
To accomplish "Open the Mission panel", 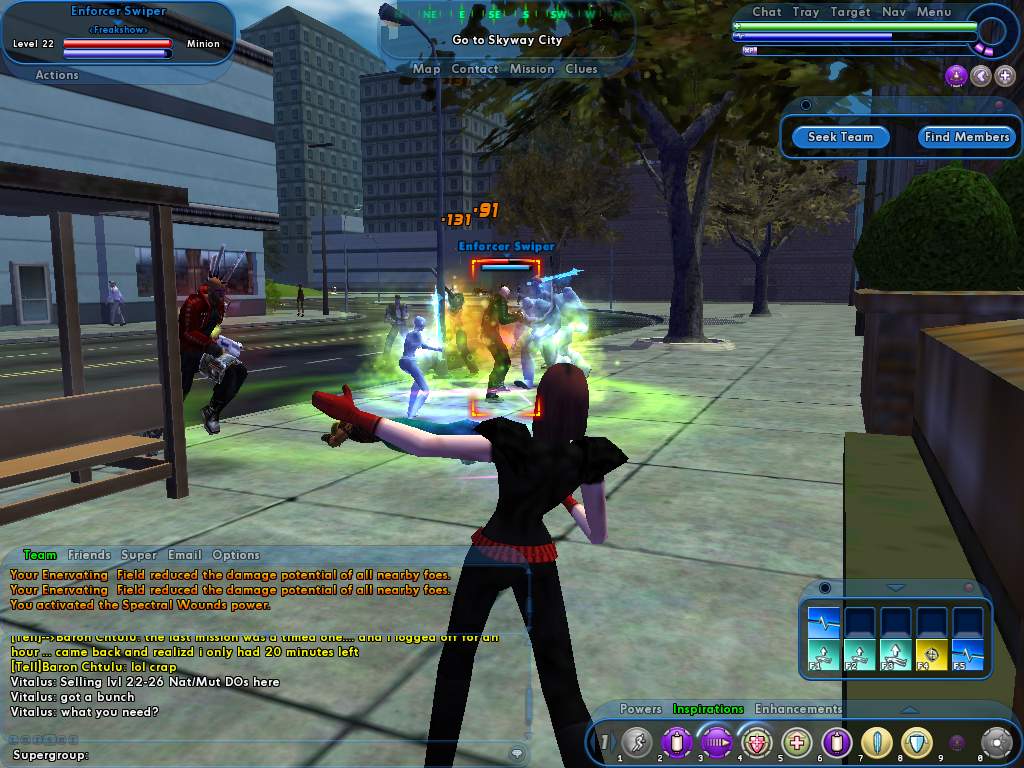I will [x=531, y=69].
